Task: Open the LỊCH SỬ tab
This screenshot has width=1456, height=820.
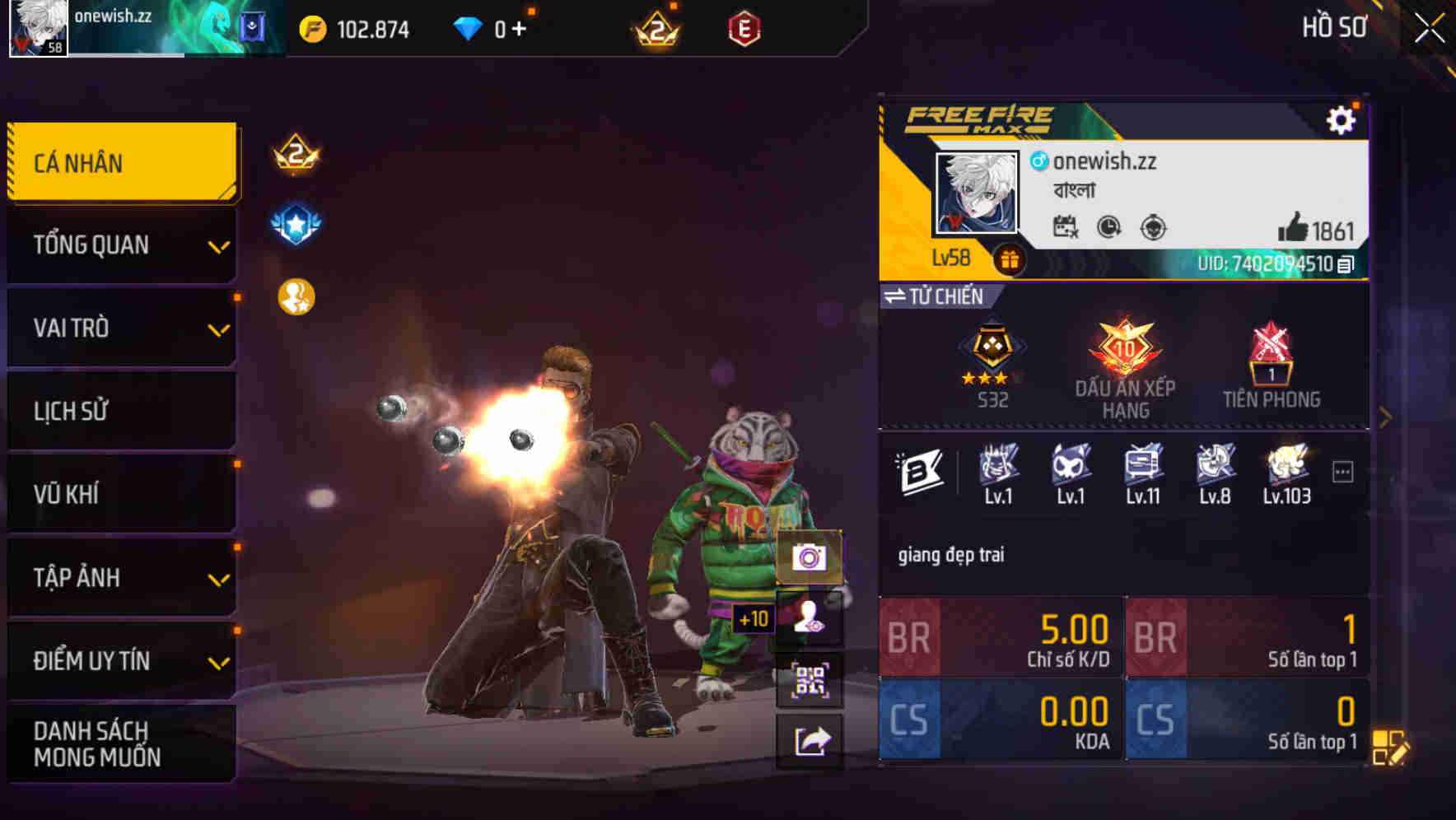Action: pyautogui.click(x=120, y=411)
